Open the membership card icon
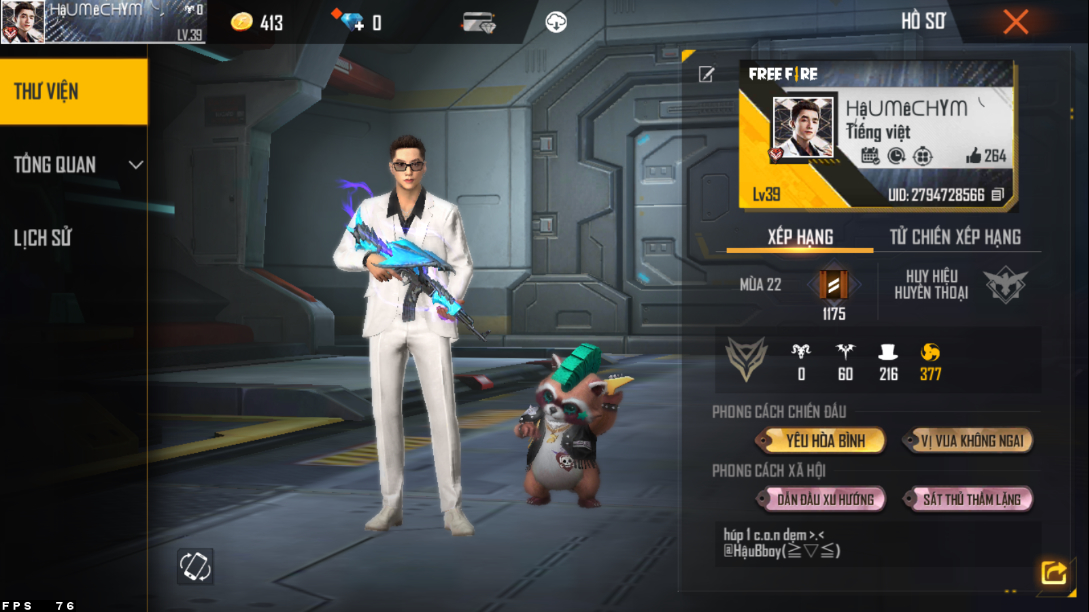Screen dimensions: 1089x612 pos(480,22)
